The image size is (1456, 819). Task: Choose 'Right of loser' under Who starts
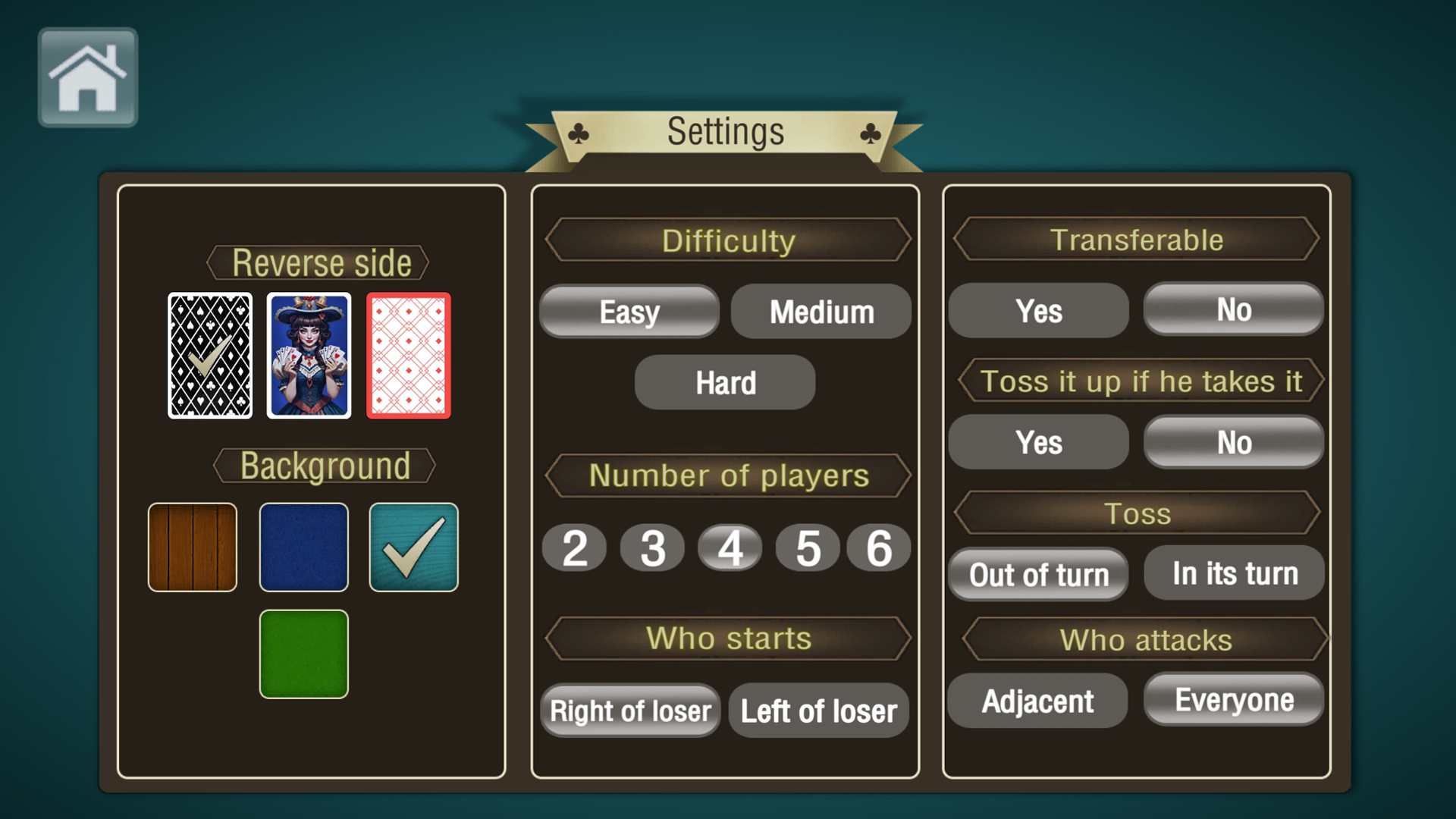click(629, 711)
